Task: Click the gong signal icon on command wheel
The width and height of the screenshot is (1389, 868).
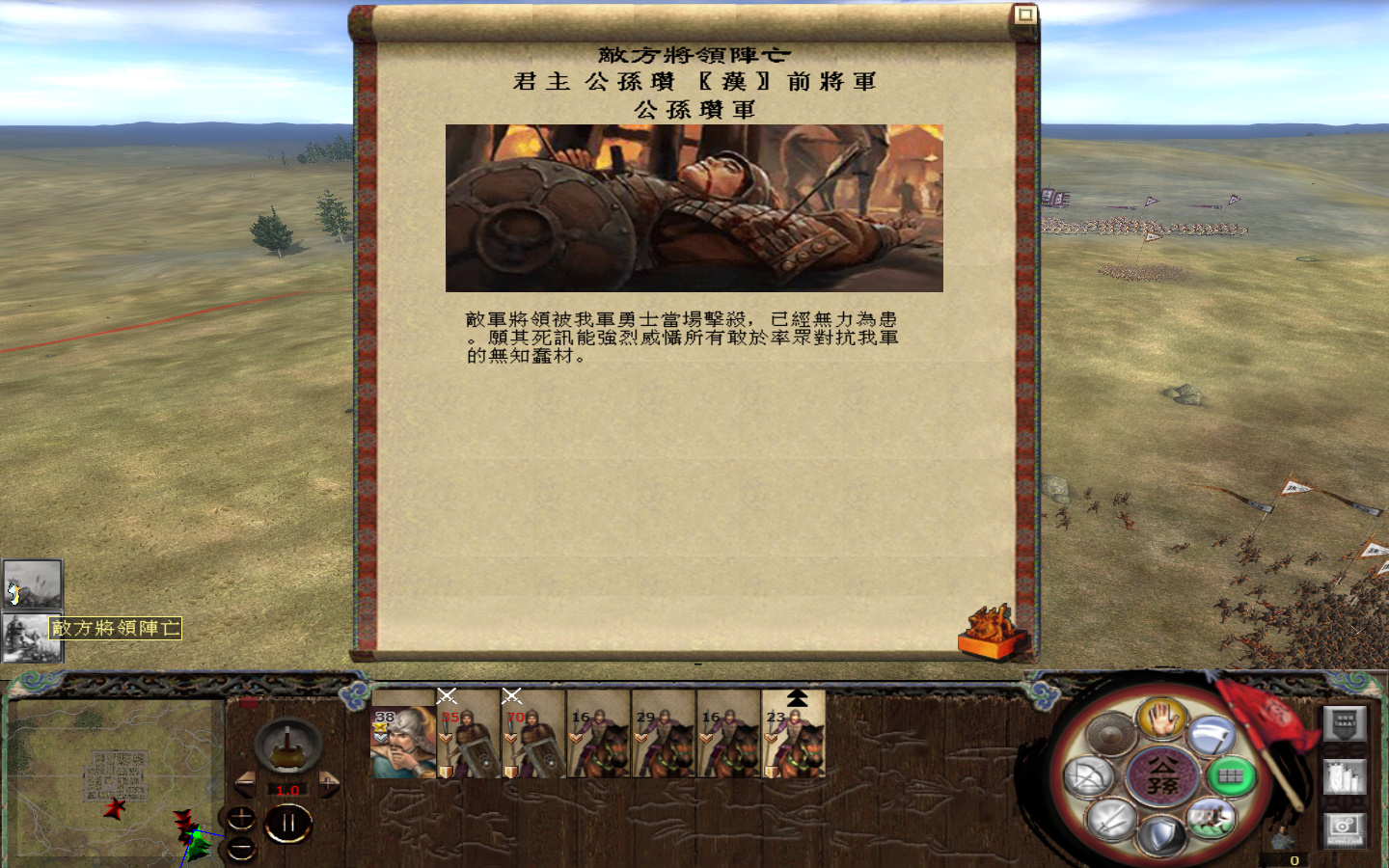Action: pos(1110,733)
